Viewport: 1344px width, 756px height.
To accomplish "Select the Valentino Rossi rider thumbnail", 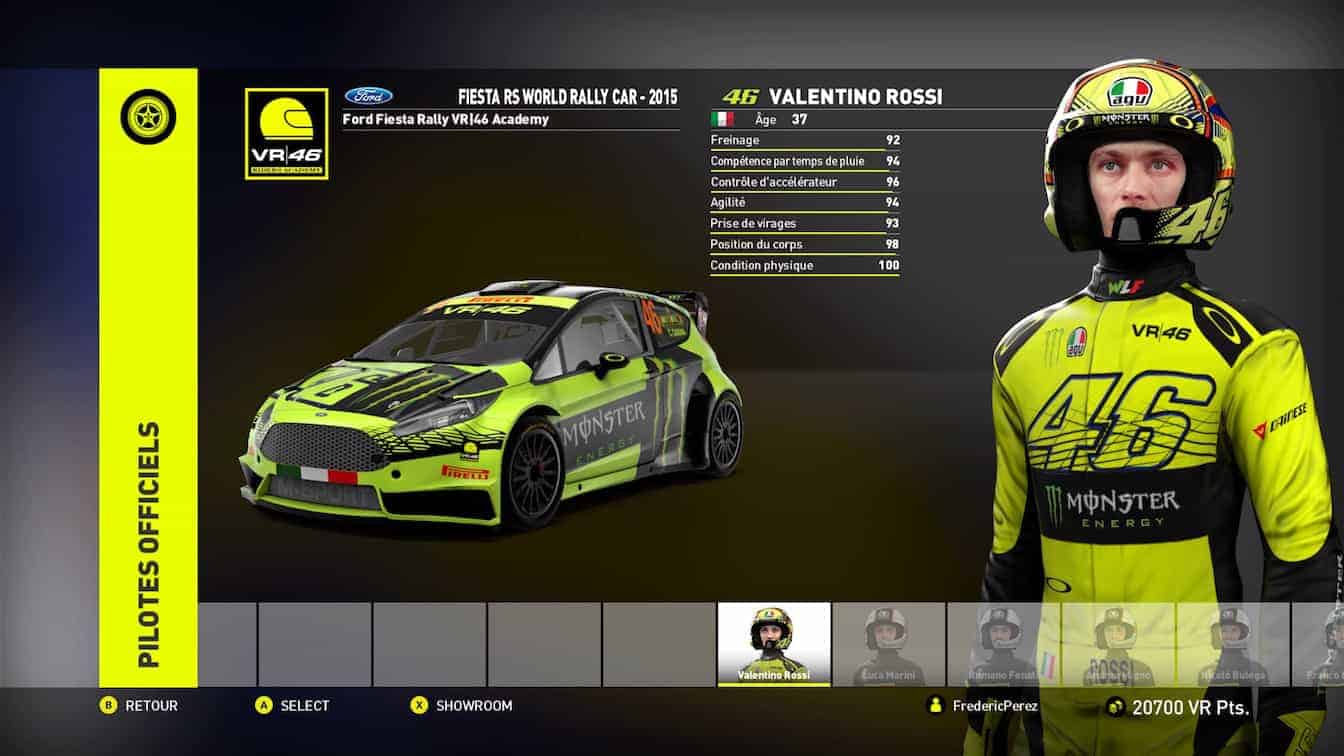I will [x=774, y=643].
